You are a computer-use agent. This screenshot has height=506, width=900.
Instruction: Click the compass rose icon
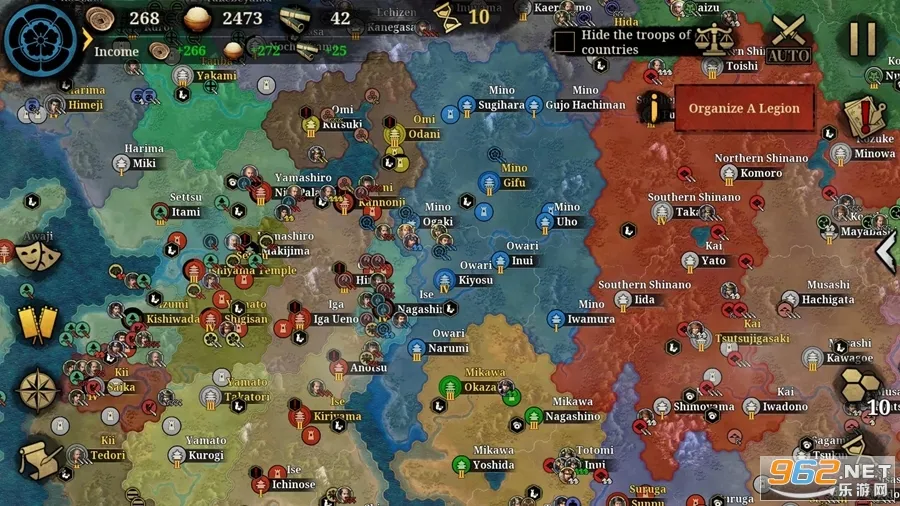[38, 391]
